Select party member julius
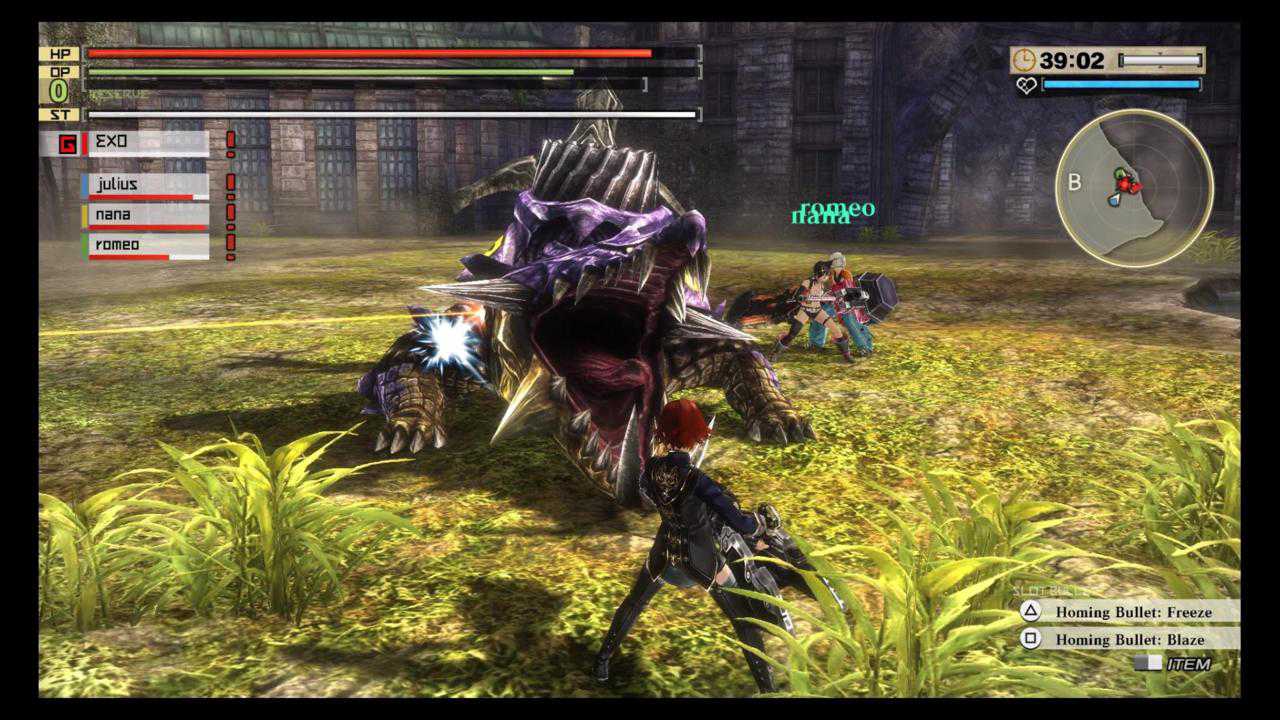The image size is (1280, 720). point(147,186)
